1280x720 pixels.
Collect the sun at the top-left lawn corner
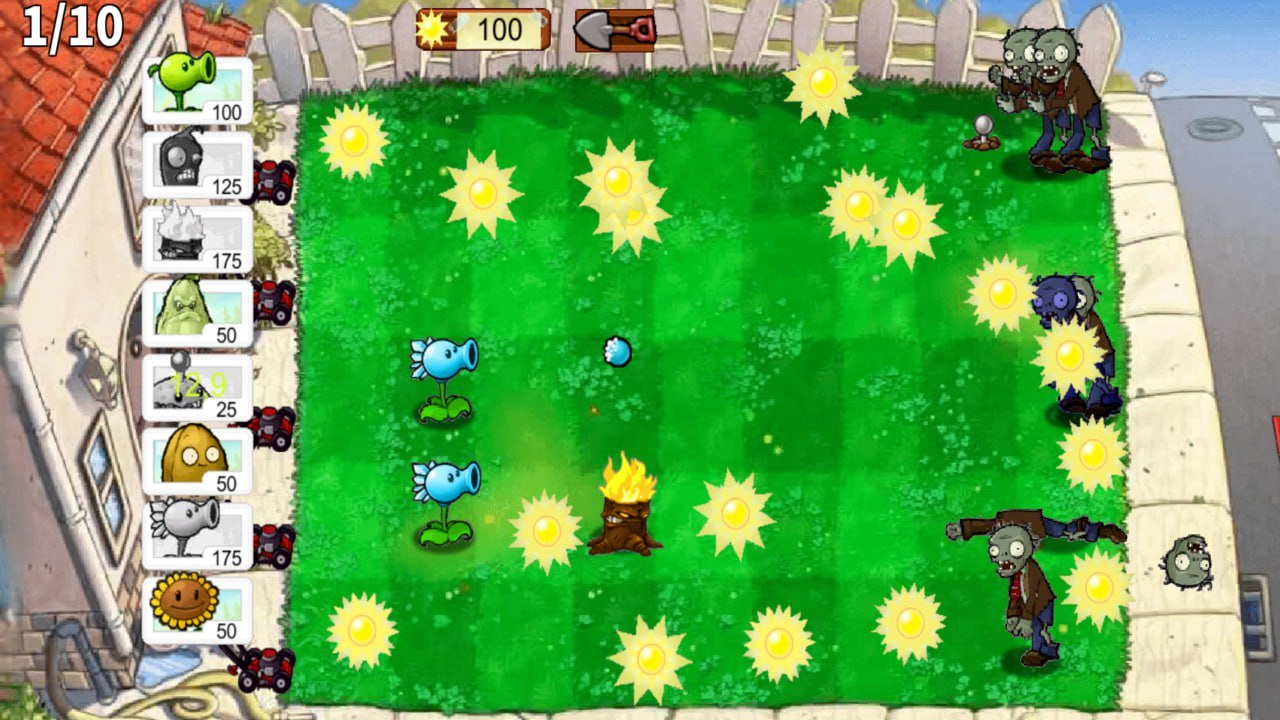(355, 140)
